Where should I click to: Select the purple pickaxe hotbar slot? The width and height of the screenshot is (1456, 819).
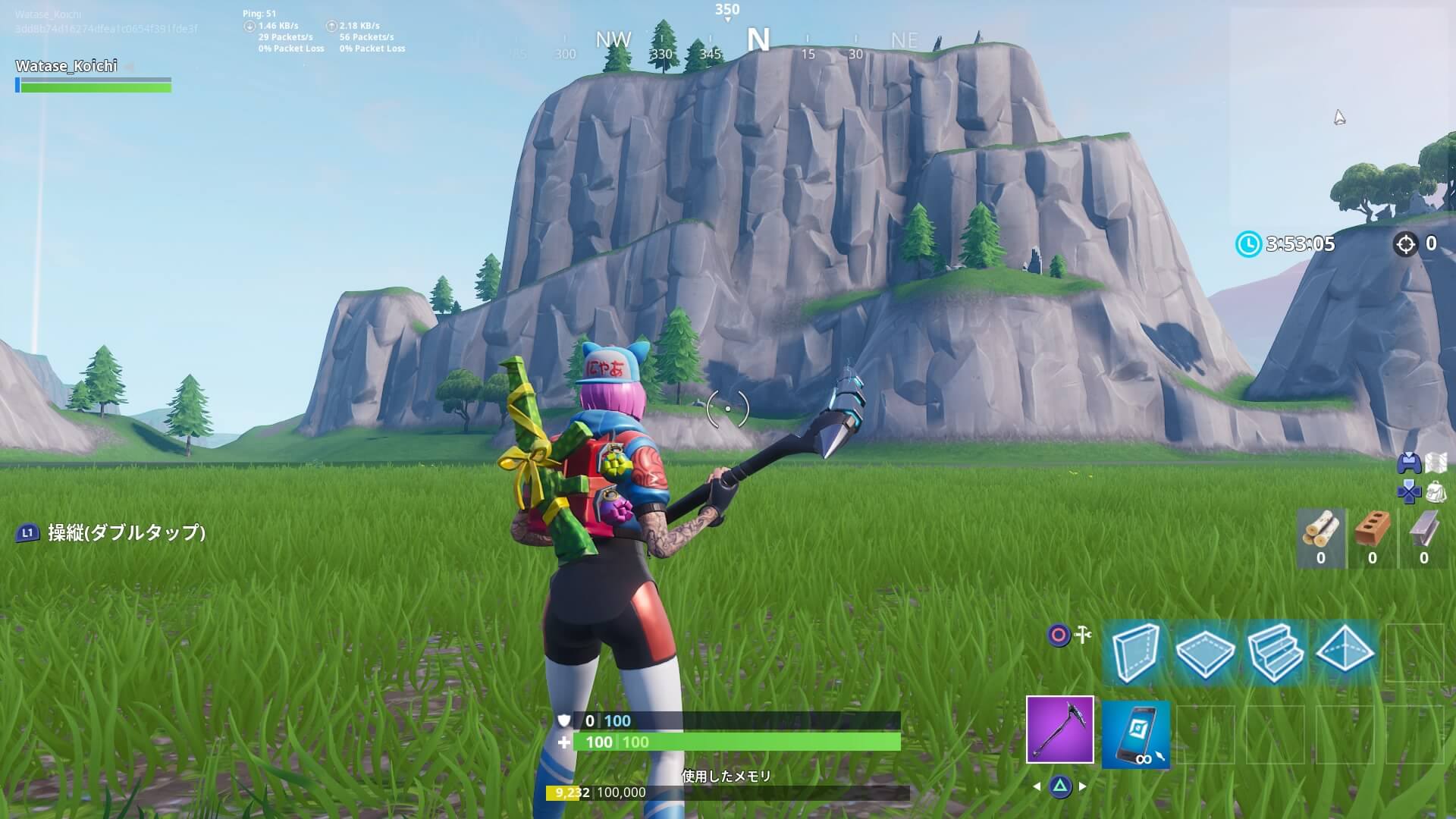(1059, 730)
